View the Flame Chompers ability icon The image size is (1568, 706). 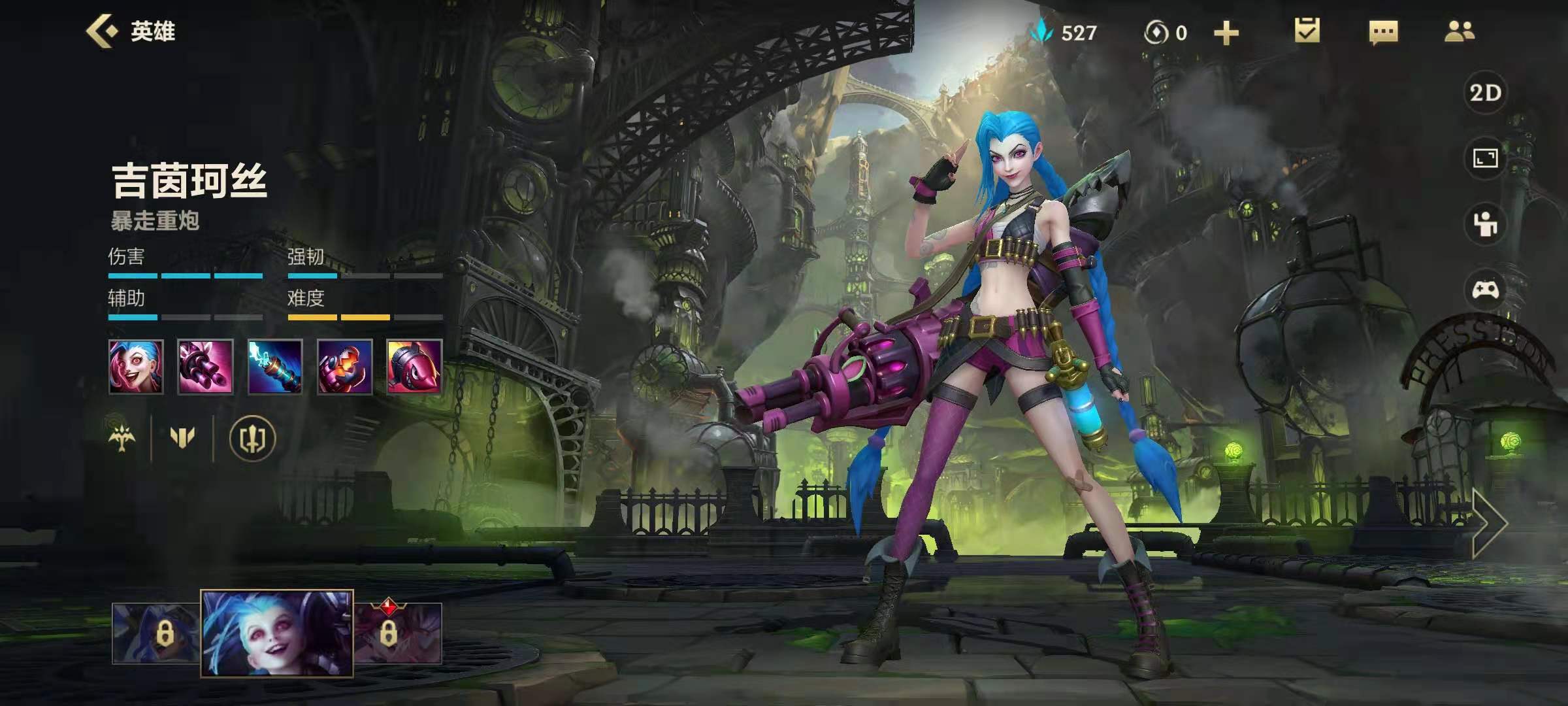[x=344, y=367]
